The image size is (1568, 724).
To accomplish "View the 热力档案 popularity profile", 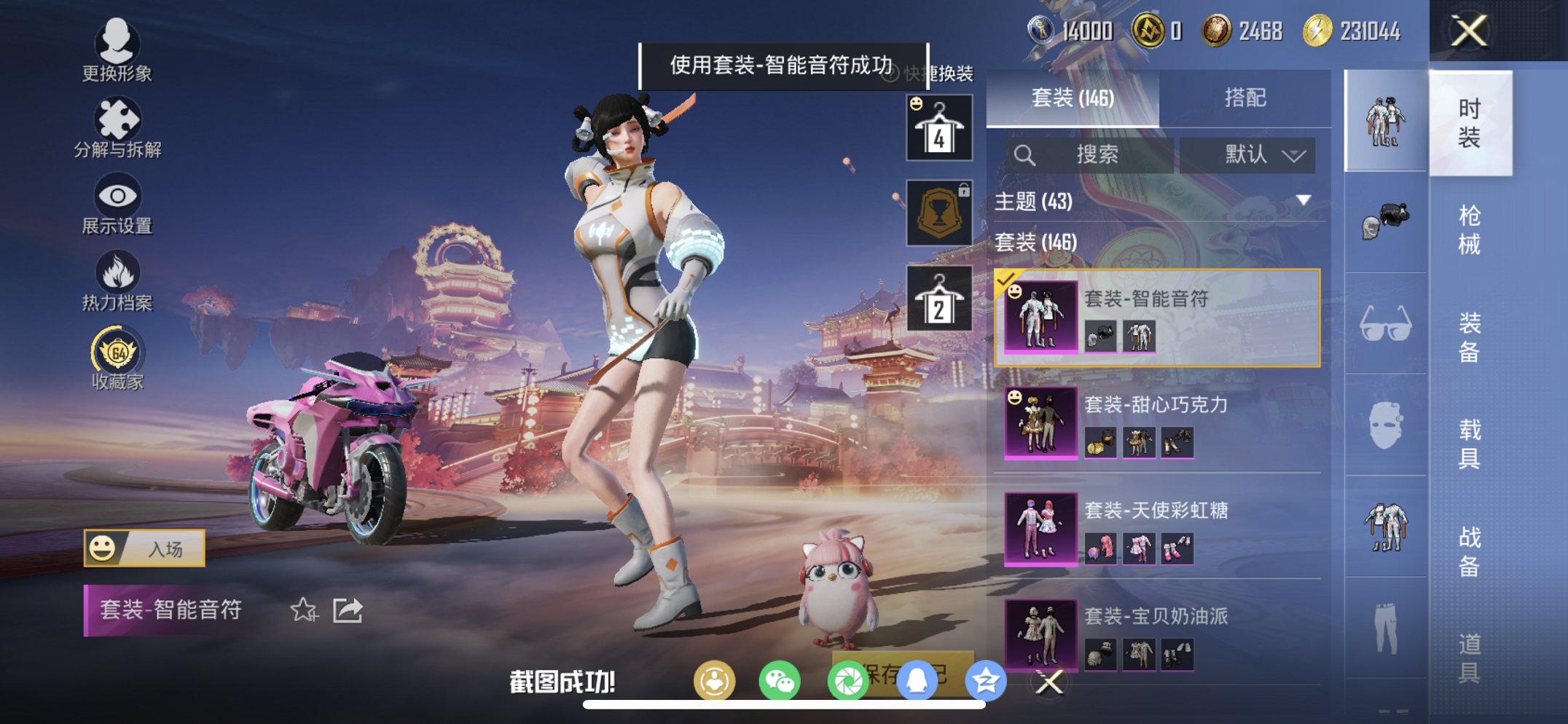I will pyautogui.click(x=119, y=277).
